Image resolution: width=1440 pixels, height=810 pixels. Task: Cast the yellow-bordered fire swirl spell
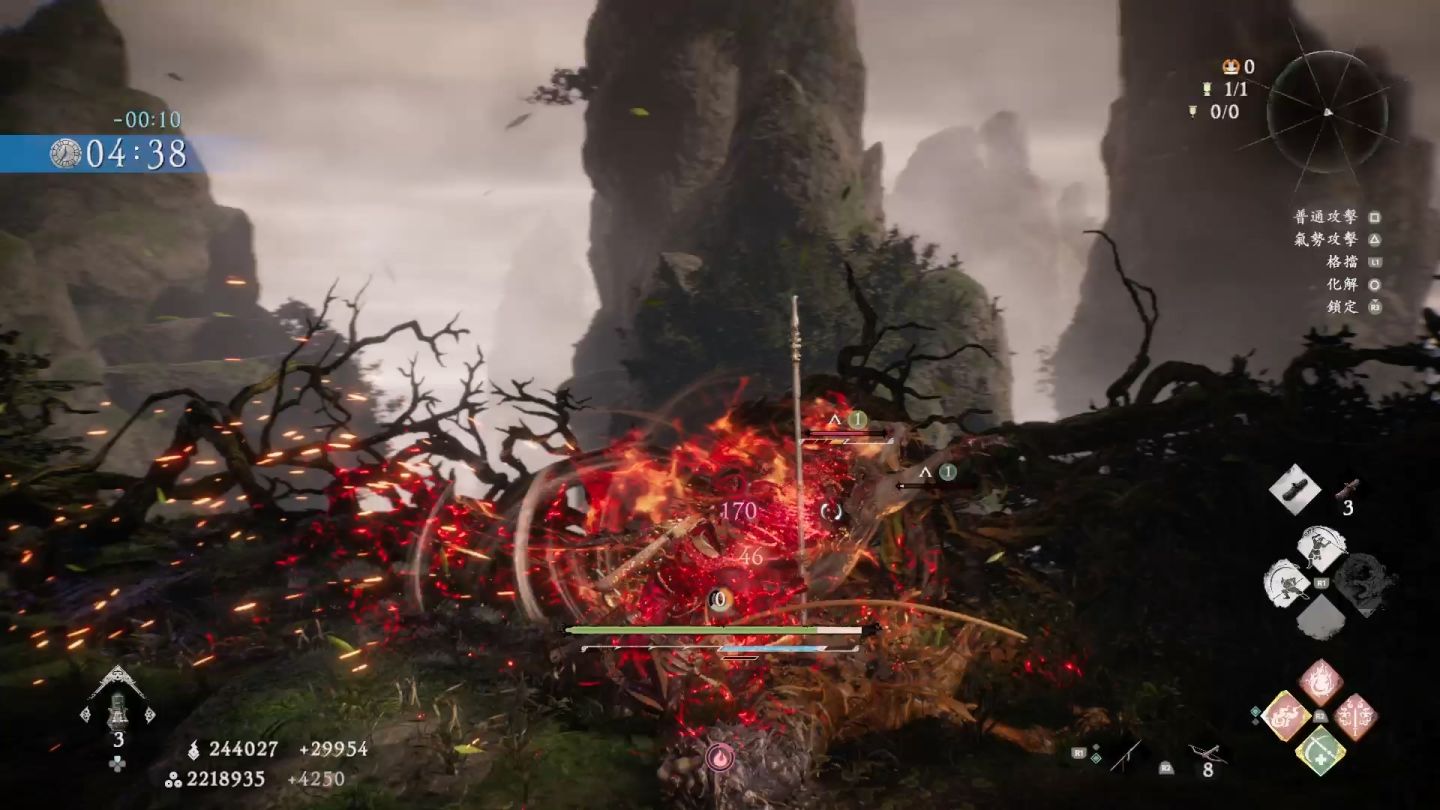(x=1286, y=716)
